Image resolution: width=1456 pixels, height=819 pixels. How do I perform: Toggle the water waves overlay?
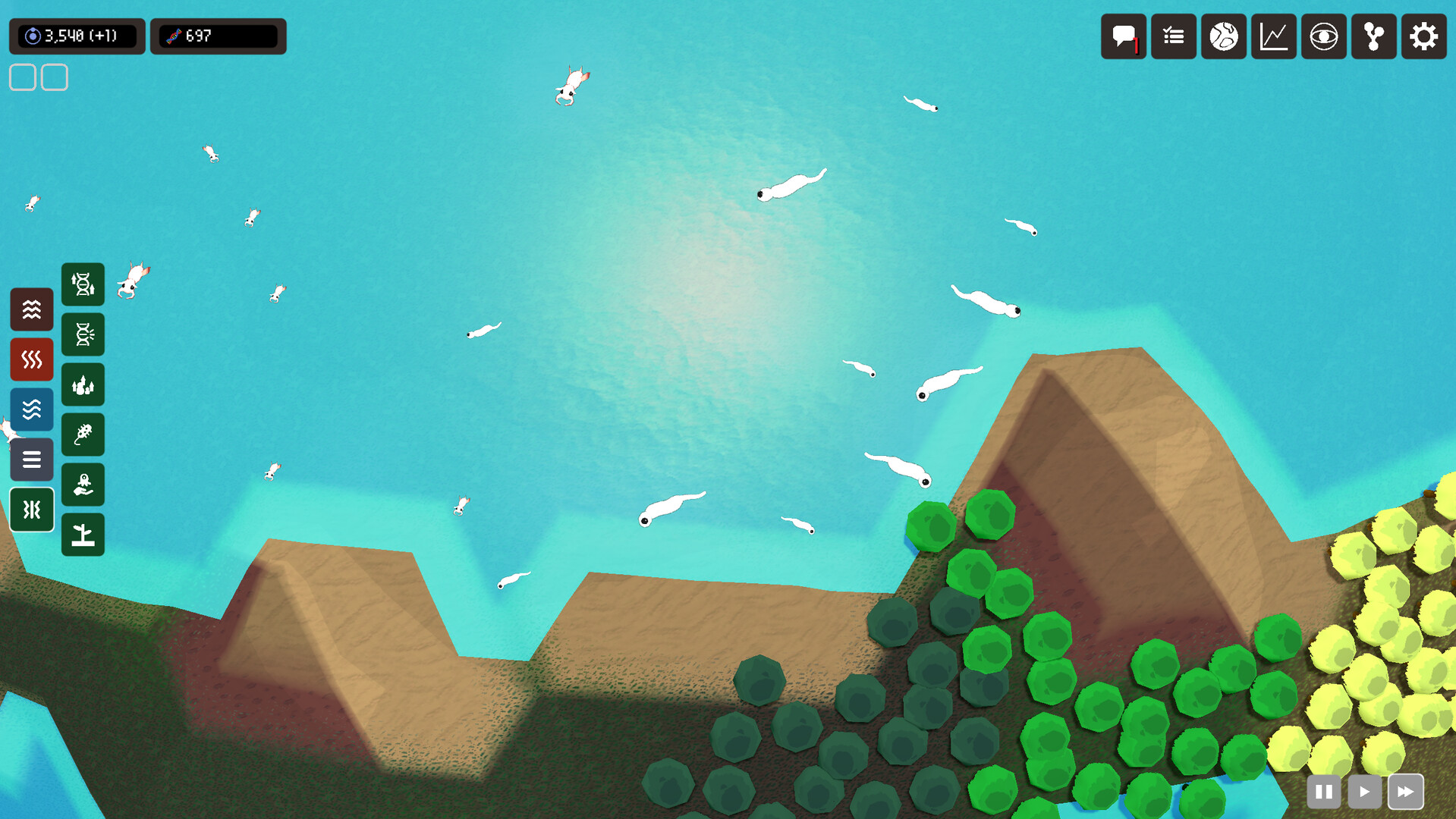pyautogui.click(x=32, y=409)
